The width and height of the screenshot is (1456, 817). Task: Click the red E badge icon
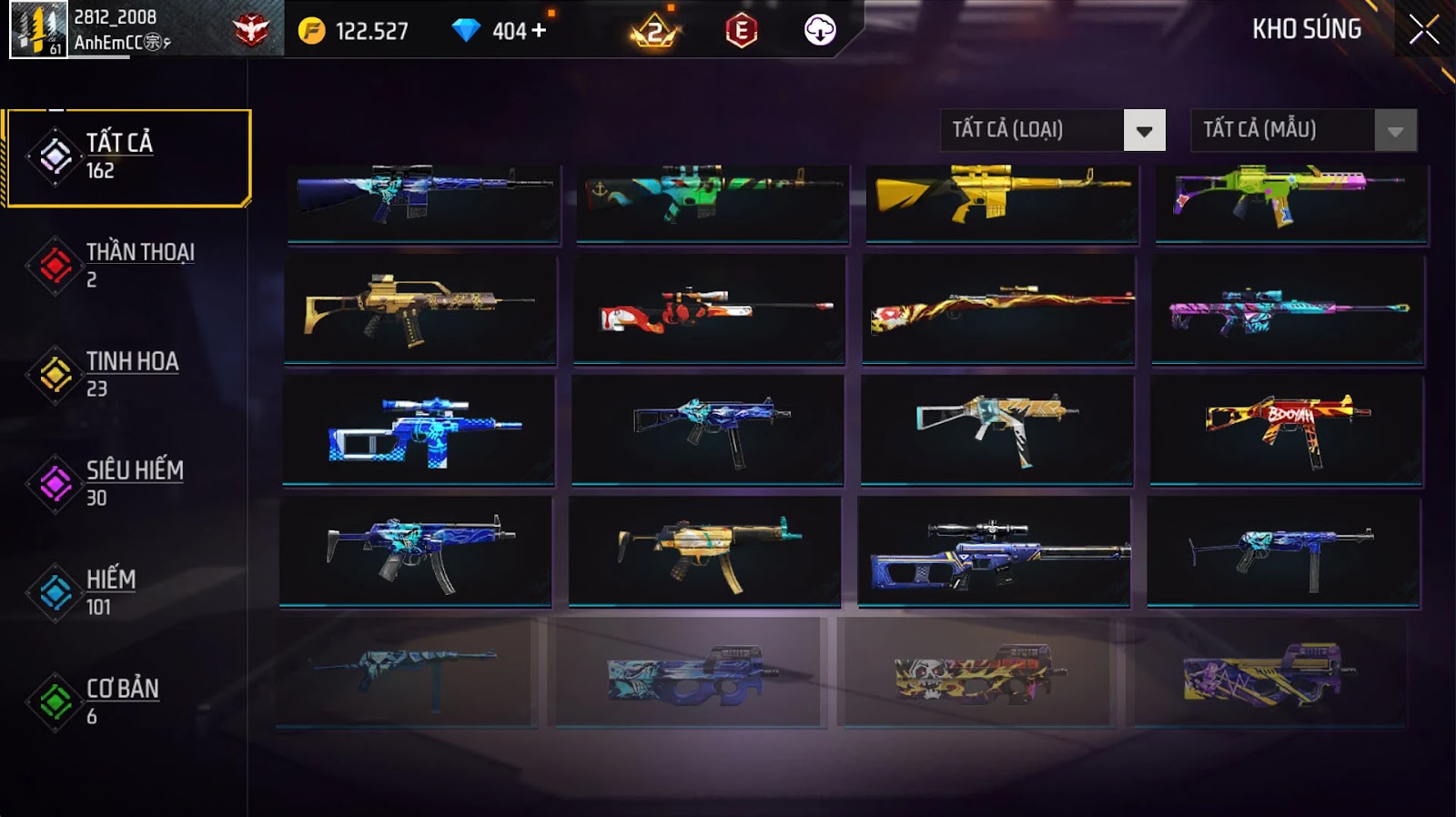pyautogui.click(x=742, y=31)
